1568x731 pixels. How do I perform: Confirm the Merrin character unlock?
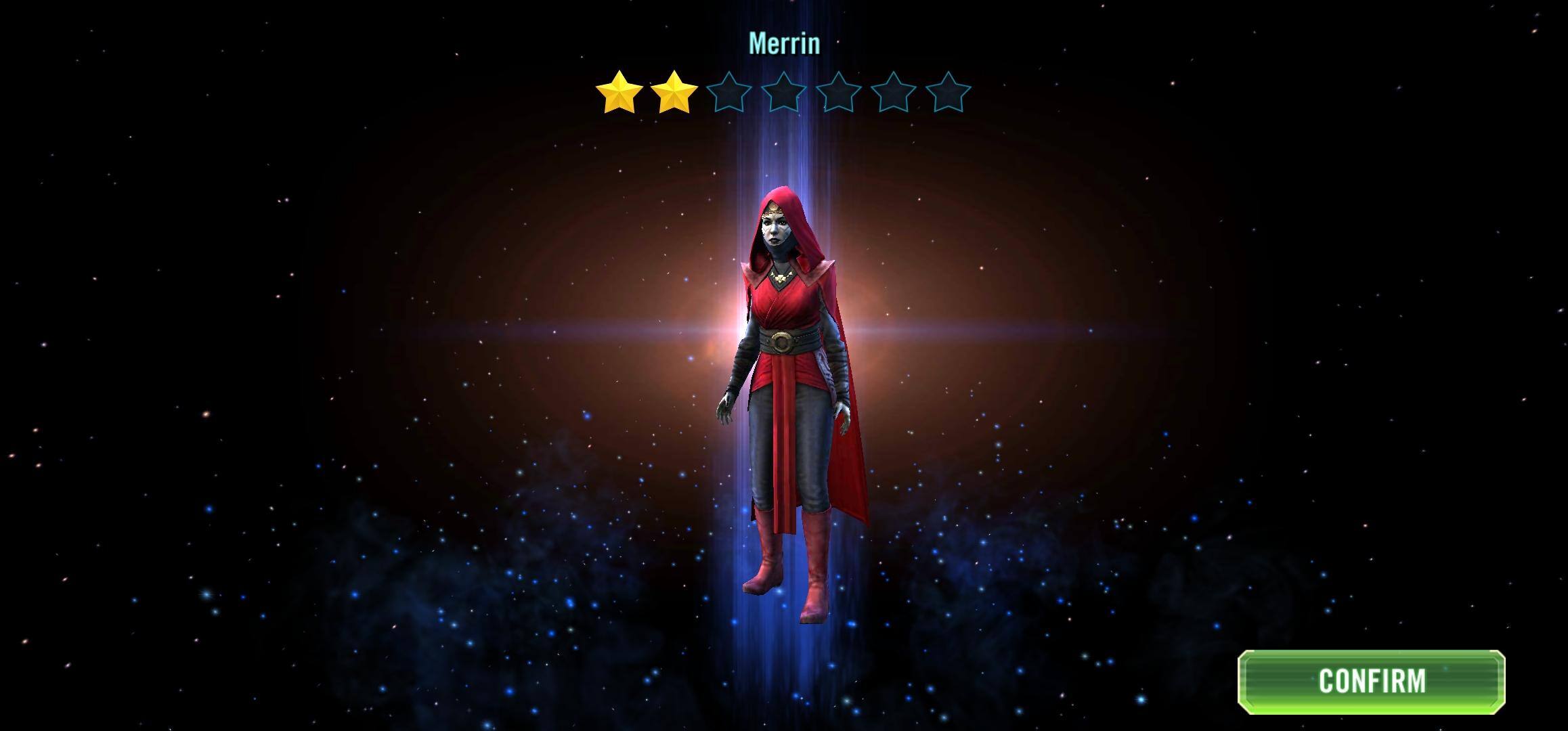click(x=1371, y=681)
